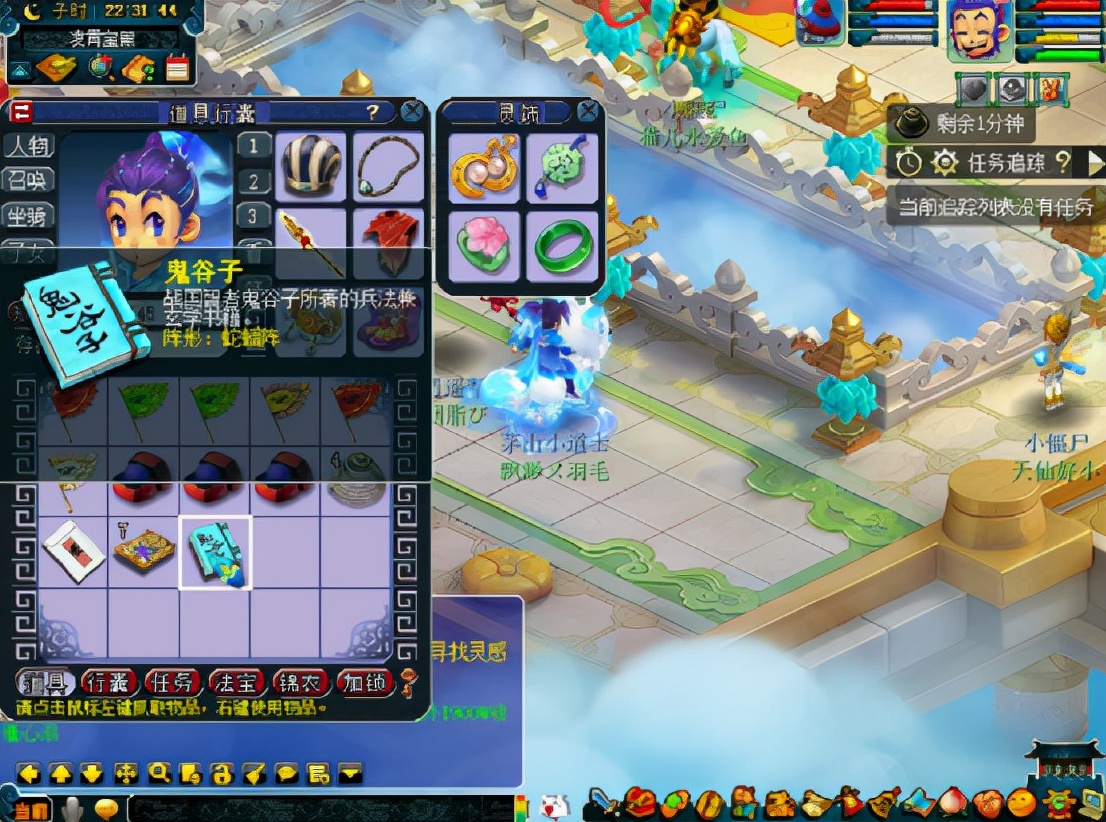The image size is (1106, 822).
Task: Select the necklace equipment slot
Action: pyautogui.click(x=389, y=165)
